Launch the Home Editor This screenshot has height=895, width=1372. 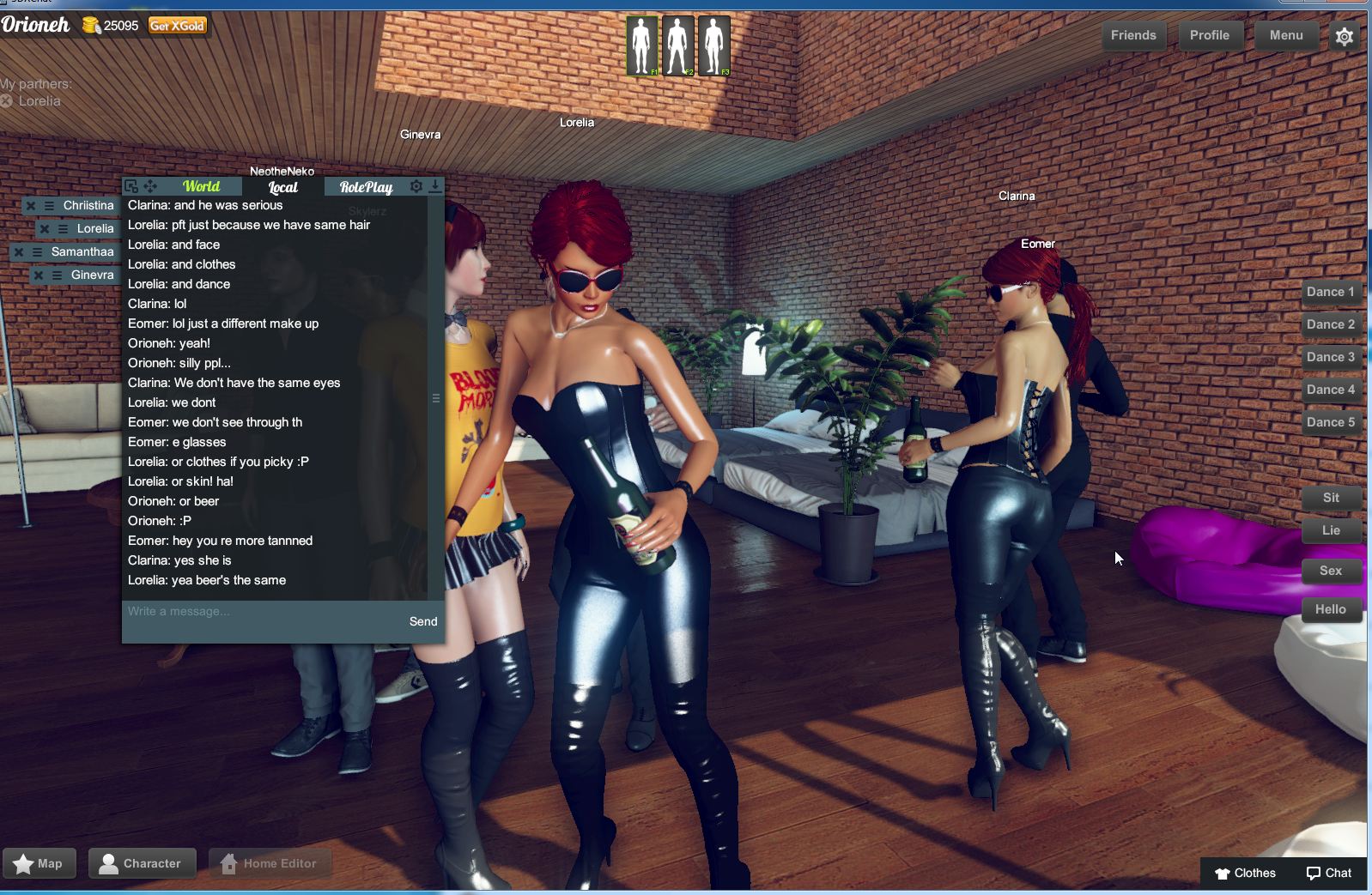click(270, 863)
